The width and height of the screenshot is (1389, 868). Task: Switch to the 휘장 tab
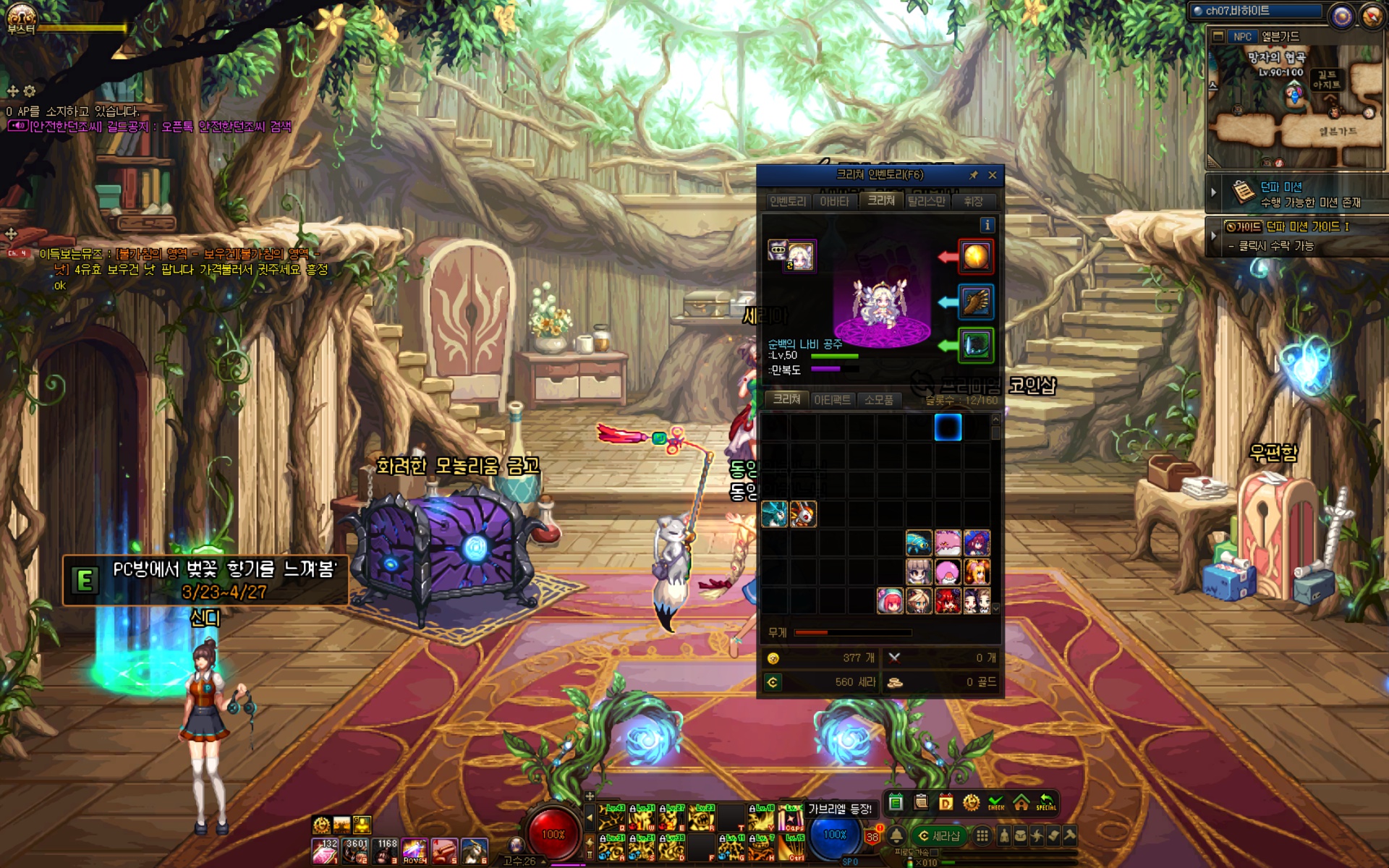point(973,201)
